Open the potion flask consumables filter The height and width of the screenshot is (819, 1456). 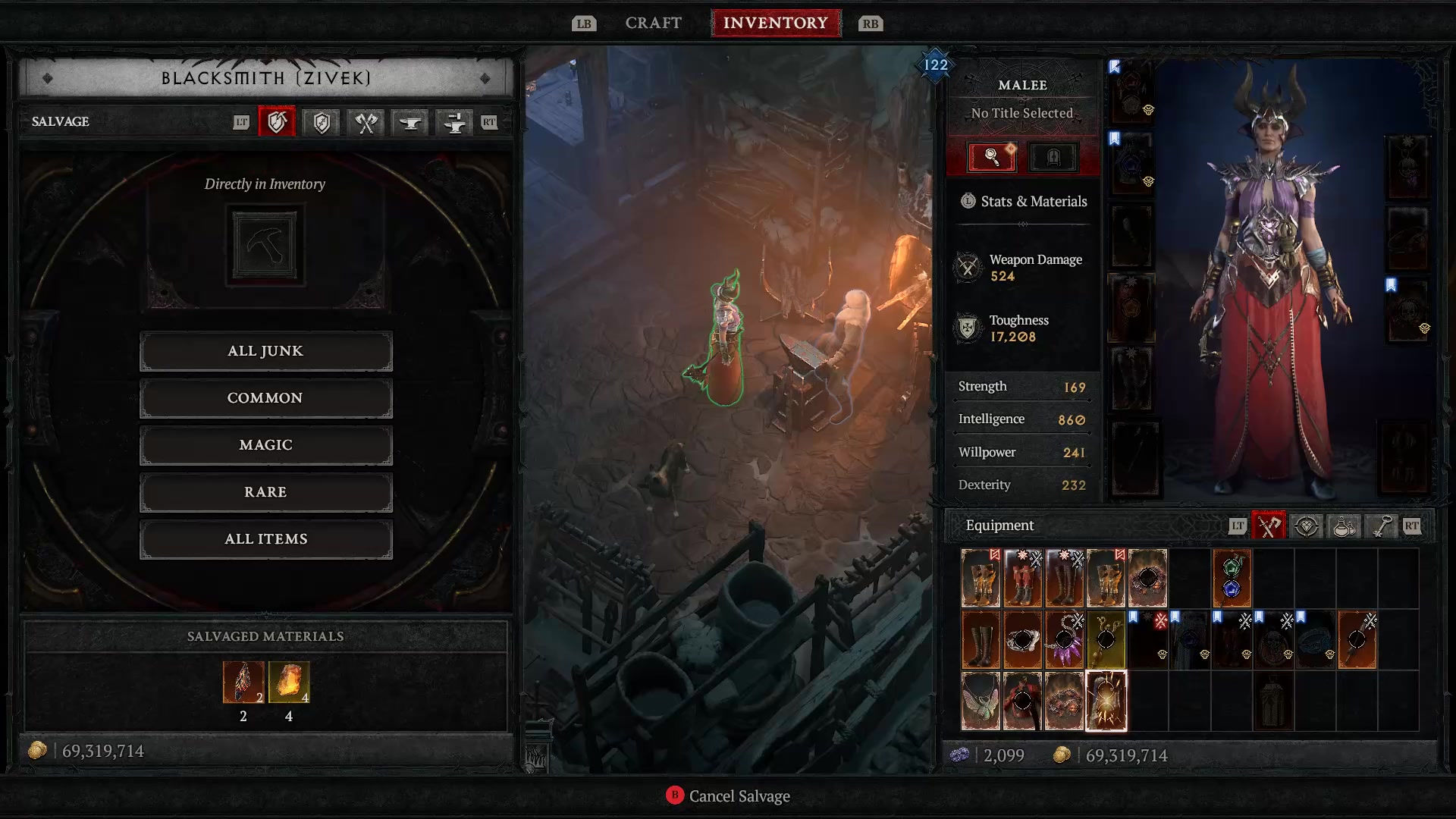[x=1343, y=526]
